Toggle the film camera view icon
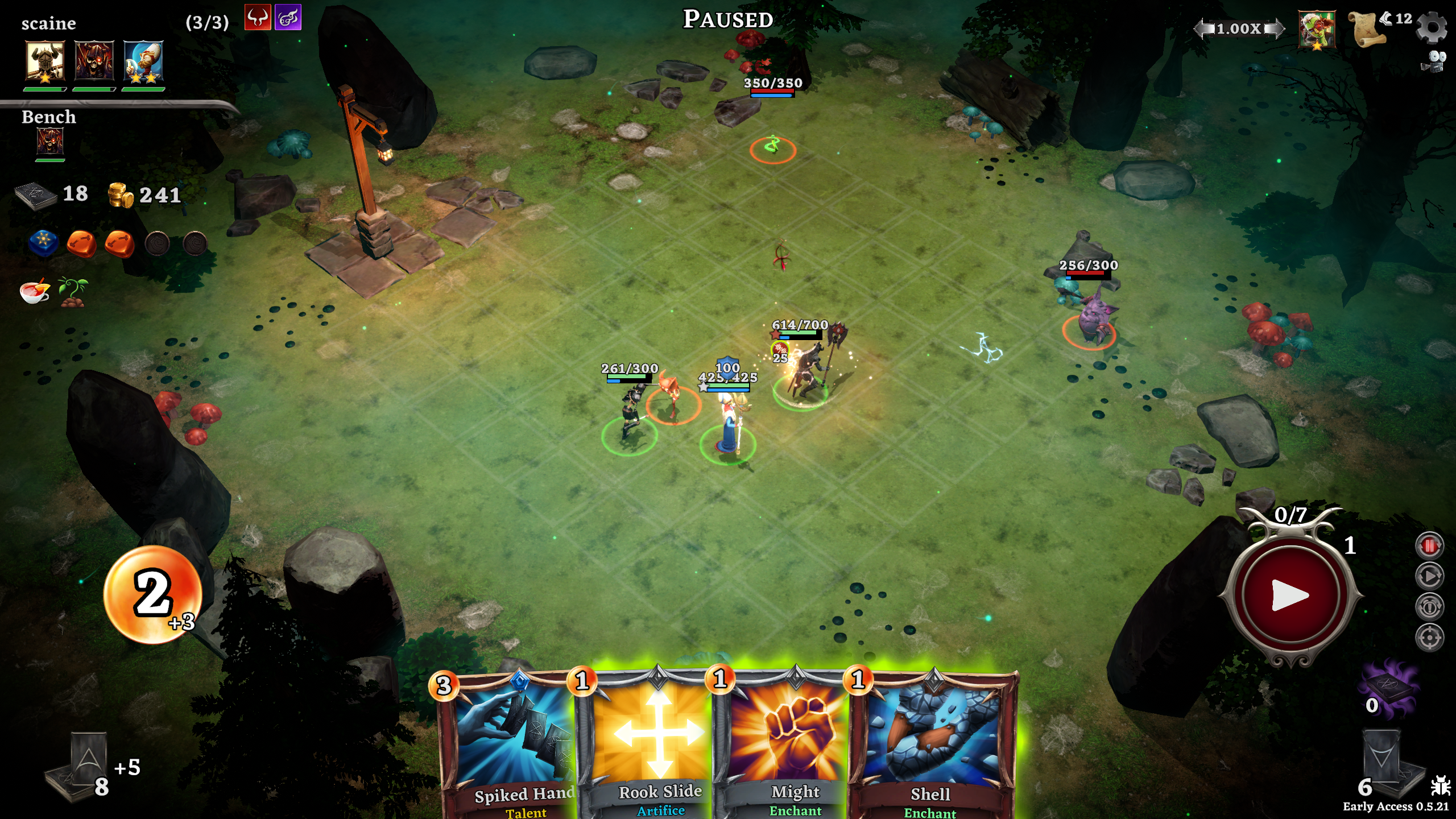1456x819 pixels. click(1434, 61)
